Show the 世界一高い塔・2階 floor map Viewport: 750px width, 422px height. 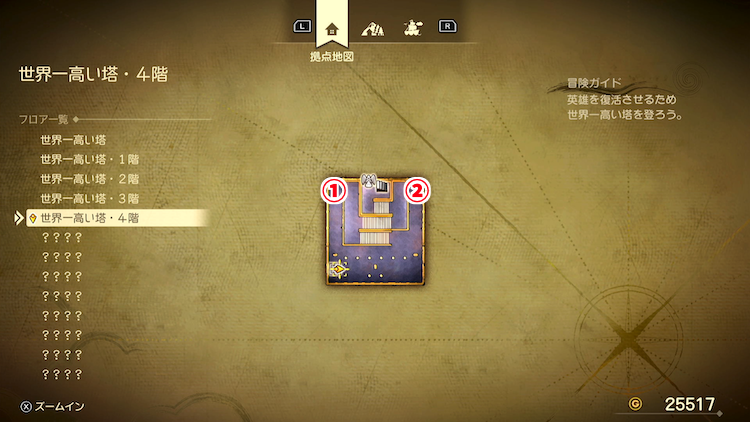[88, 179]
